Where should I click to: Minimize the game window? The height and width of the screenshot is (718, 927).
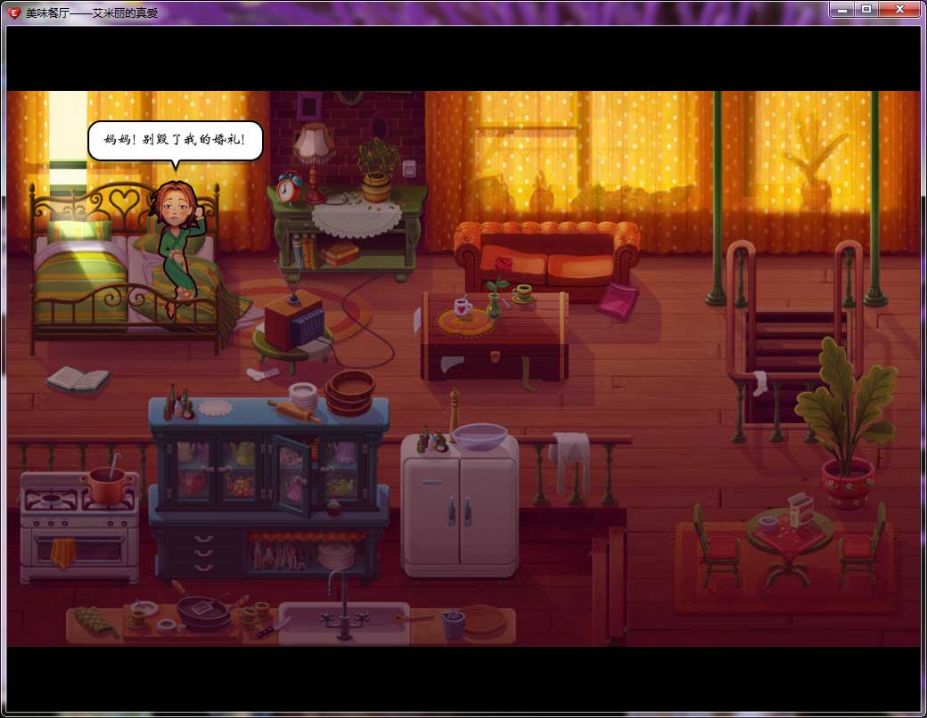pyautogui.click(x=843, y=9)
